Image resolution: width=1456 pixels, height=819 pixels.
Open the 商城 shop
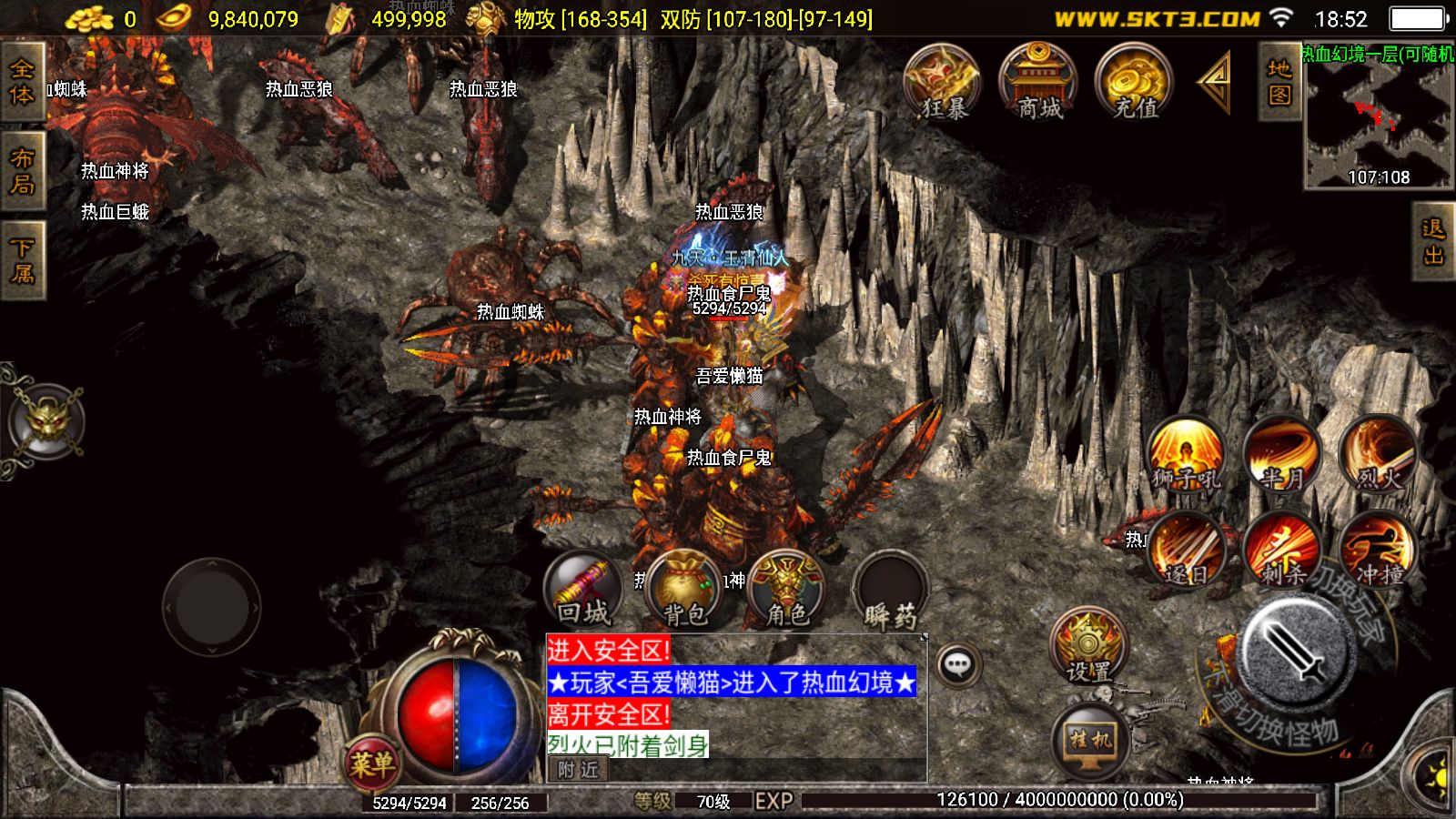[1038, 84]
